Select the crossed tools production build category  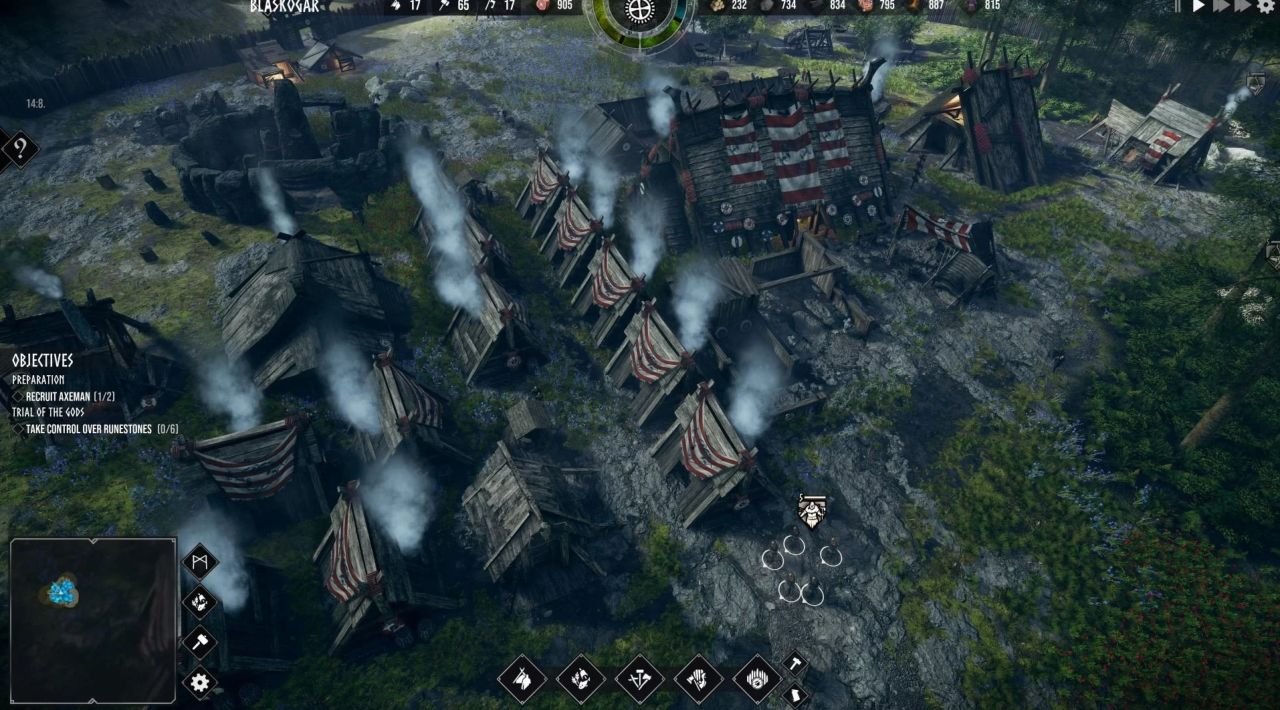coord(640,679)
